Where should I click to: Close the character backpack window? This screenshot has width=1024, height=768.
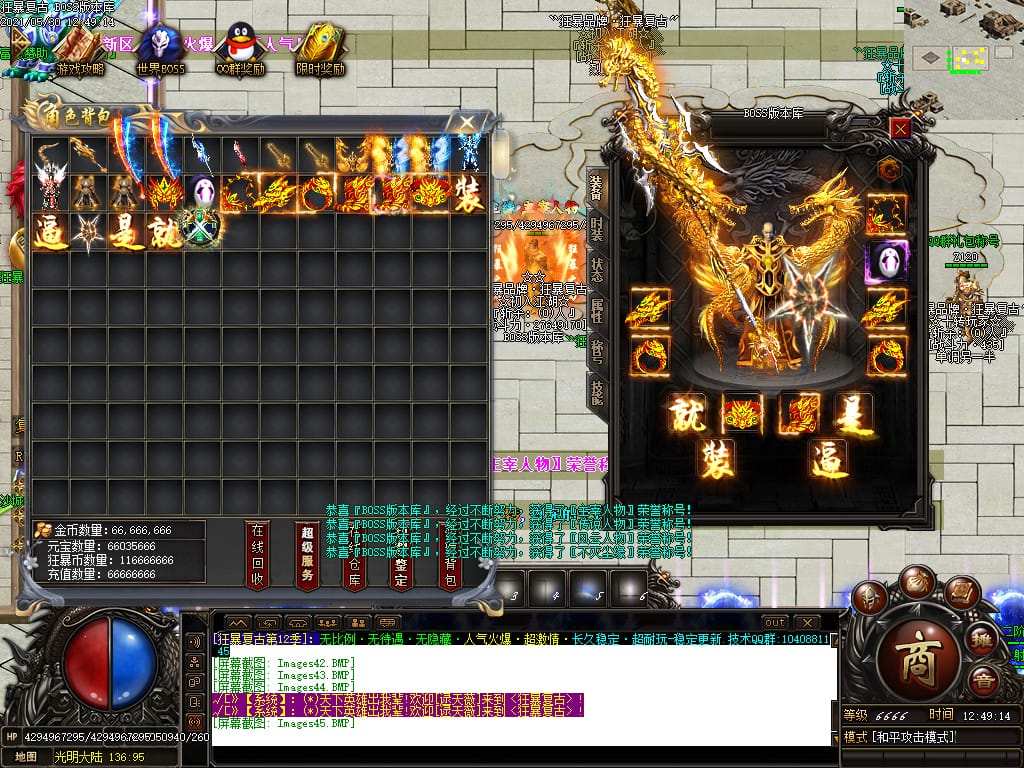tap(466, 122)
